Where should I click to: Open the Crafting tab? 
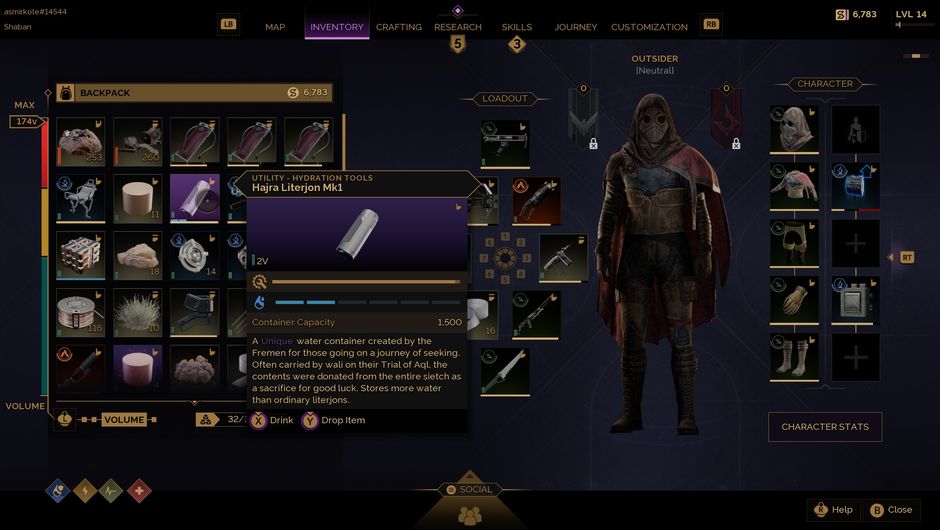(399, 27)
